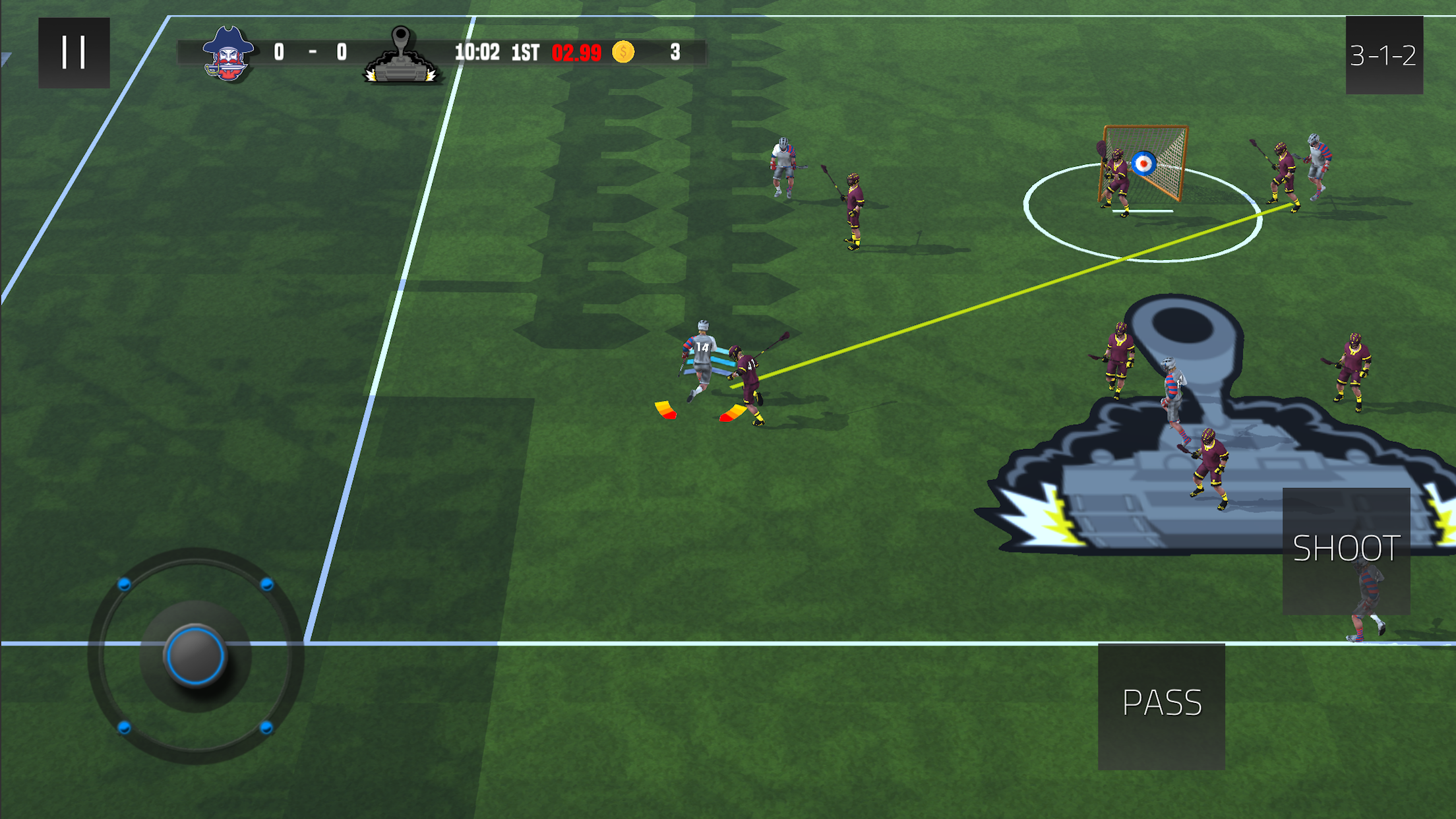The height and width of the screenshot is (819, 1456).
Task: Select the pirate team logo in the scoreboard
Action: tap(228, 53)
